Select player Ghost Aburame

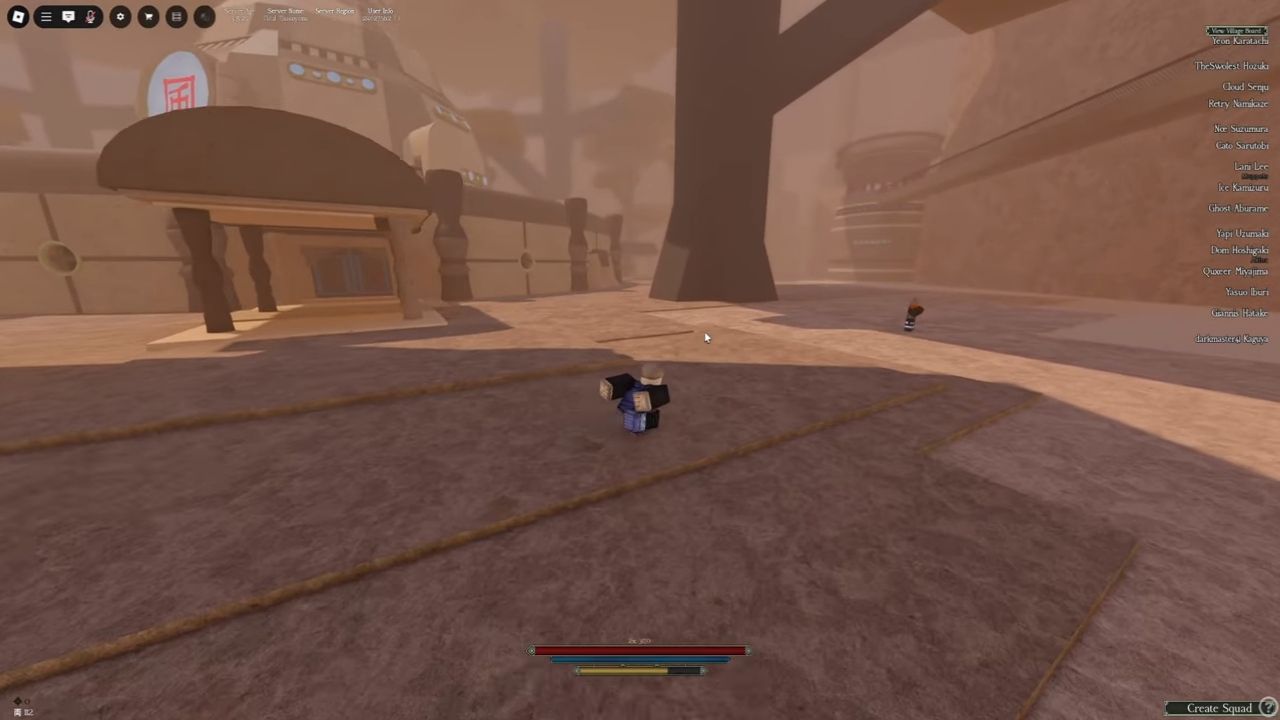1238,208
